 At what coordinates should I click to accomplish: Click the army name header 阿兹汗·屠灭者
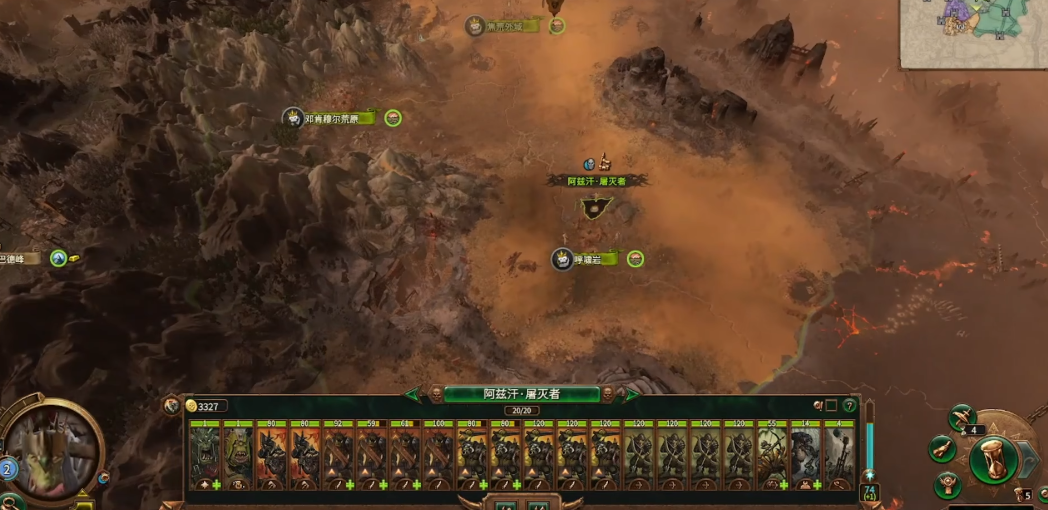click(x=521, y=394)
